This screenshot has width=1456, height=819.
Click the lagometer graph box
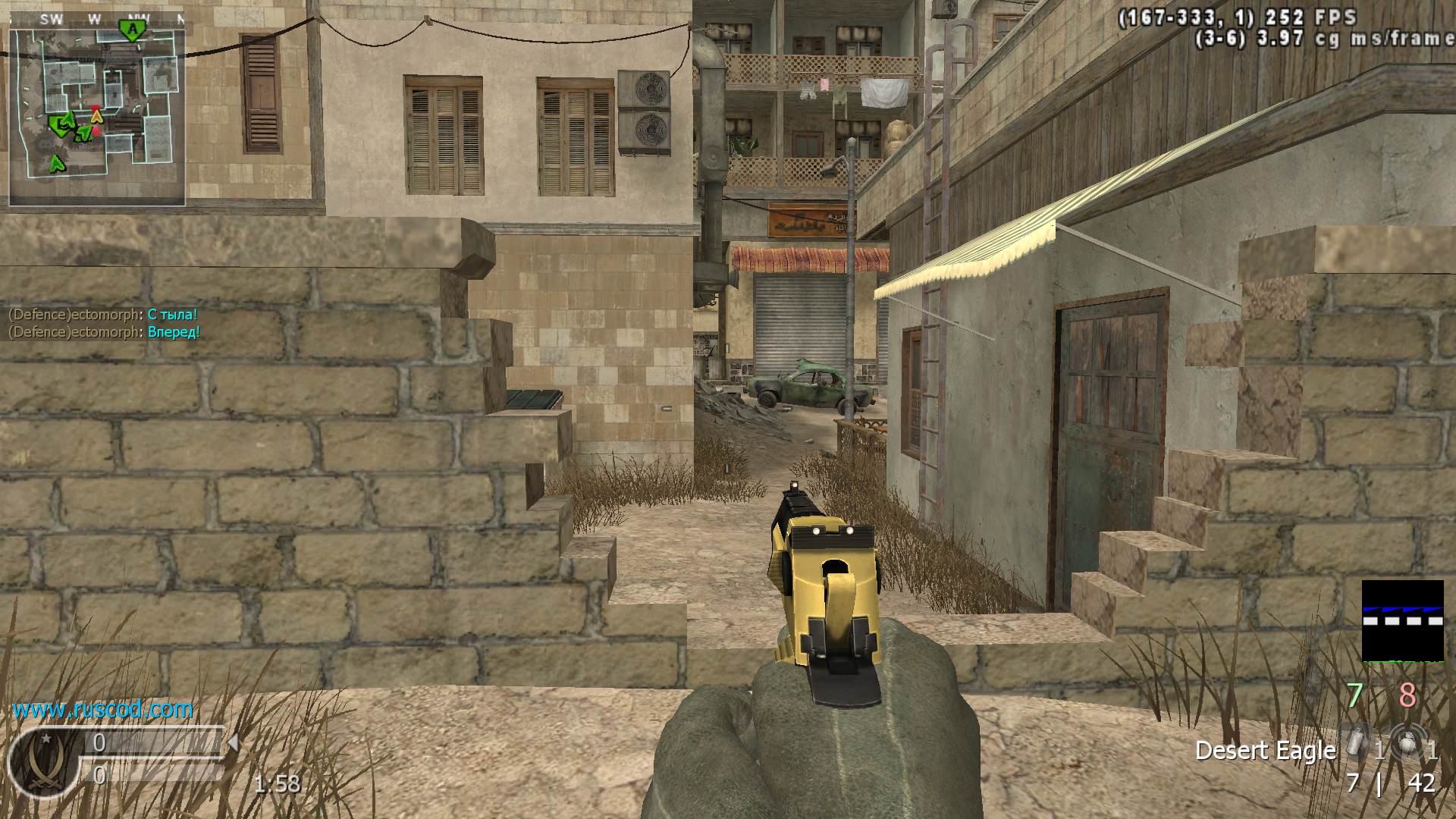[x=1402, y=620]
